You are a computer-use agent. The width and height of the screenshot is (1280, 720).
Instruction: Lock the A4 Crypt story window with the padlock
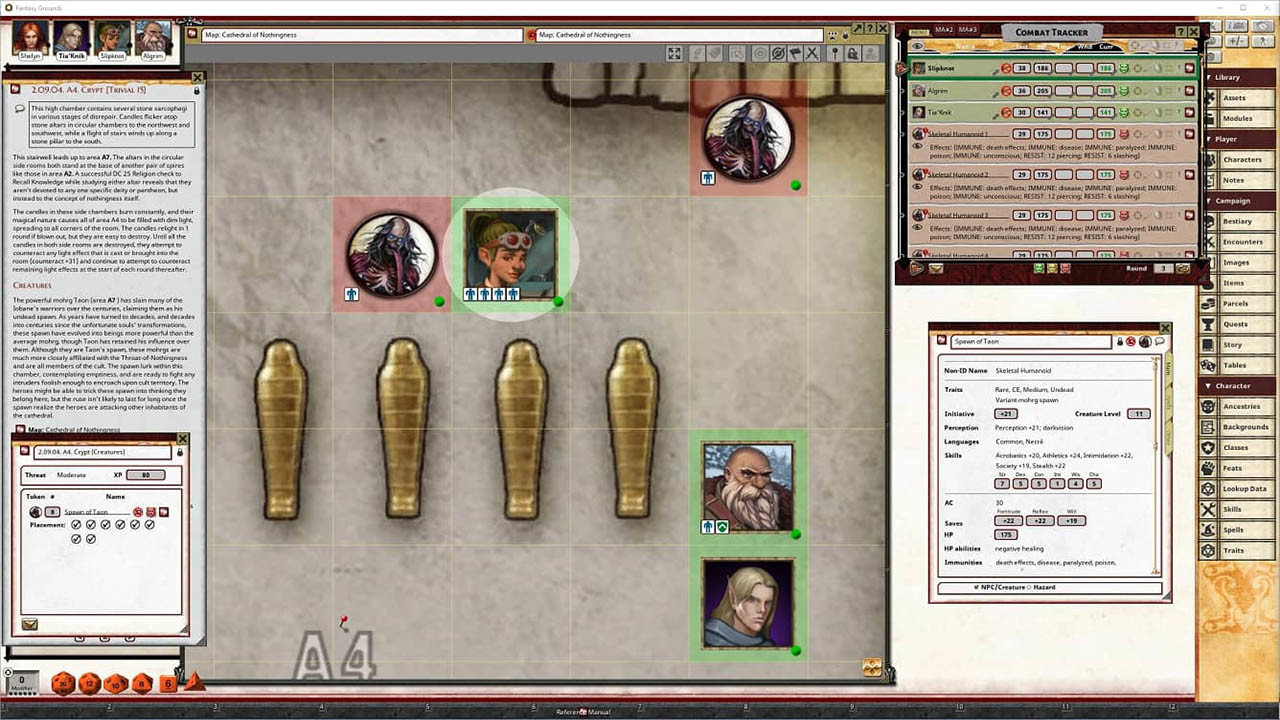(196, 89)
